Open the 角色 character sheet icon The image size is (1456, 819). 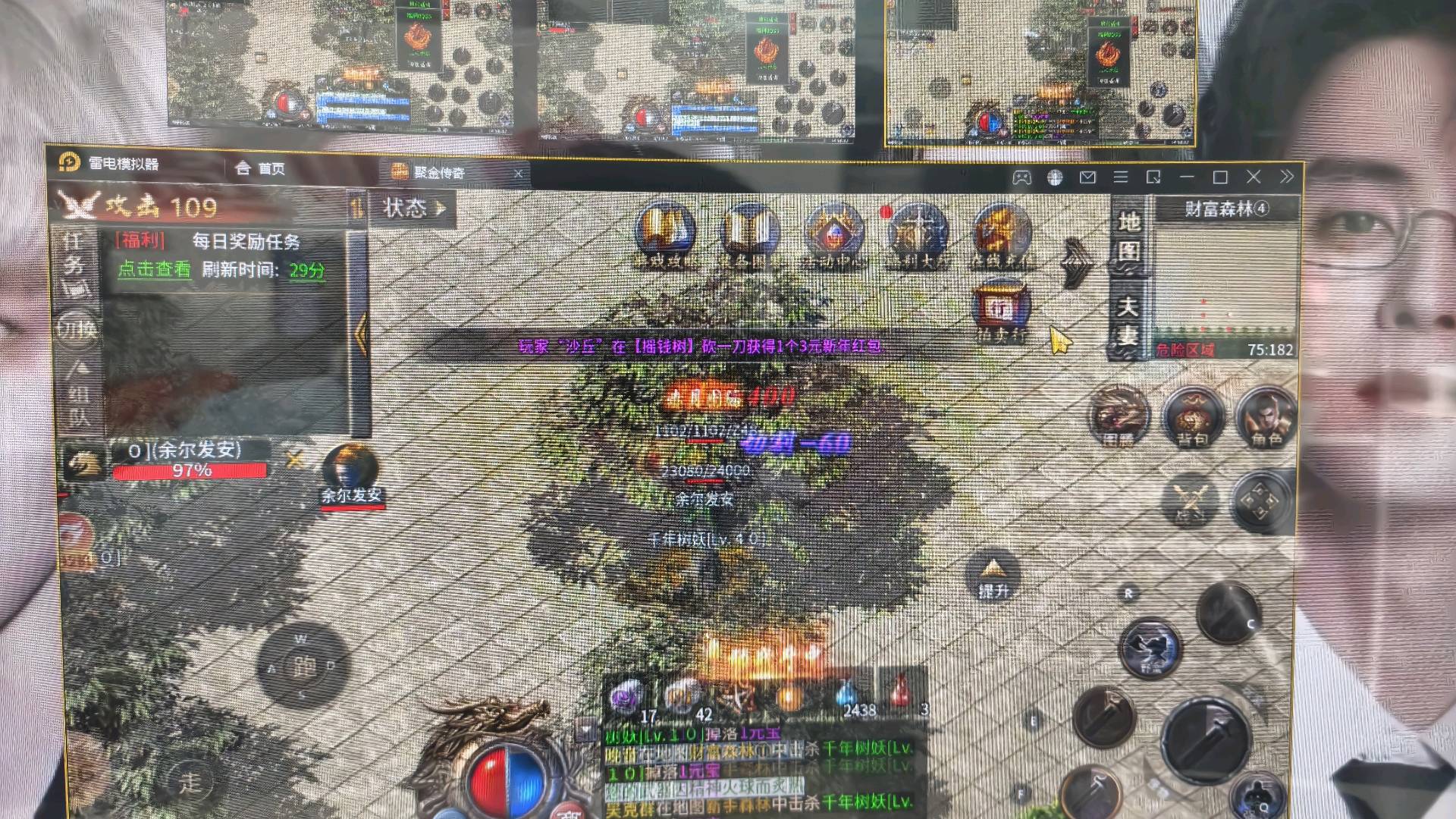pyautogui.click(x=1265, y=416)
